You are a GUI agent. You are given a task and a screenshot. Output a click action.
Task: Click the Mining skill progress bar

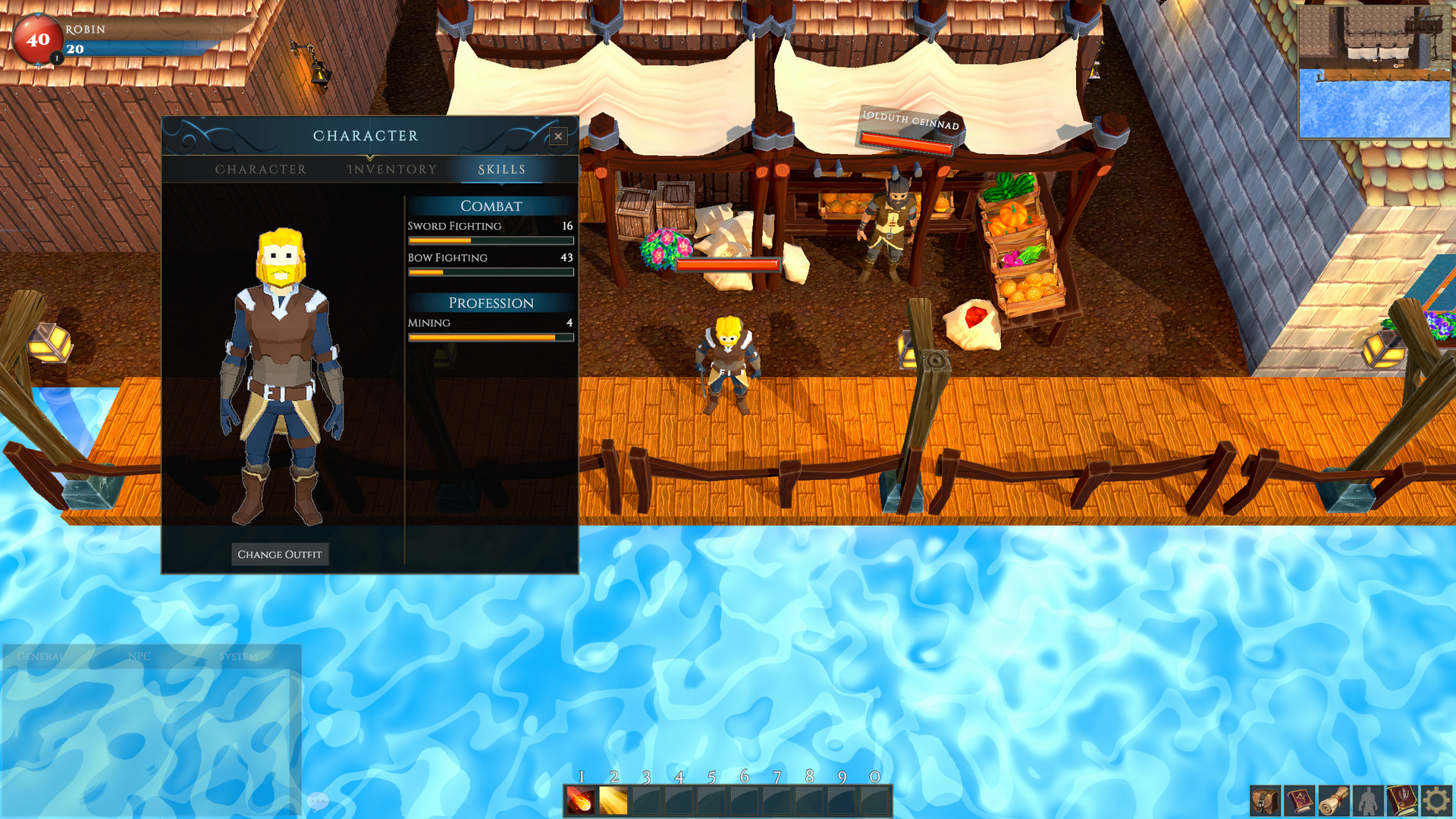[490, 337]
